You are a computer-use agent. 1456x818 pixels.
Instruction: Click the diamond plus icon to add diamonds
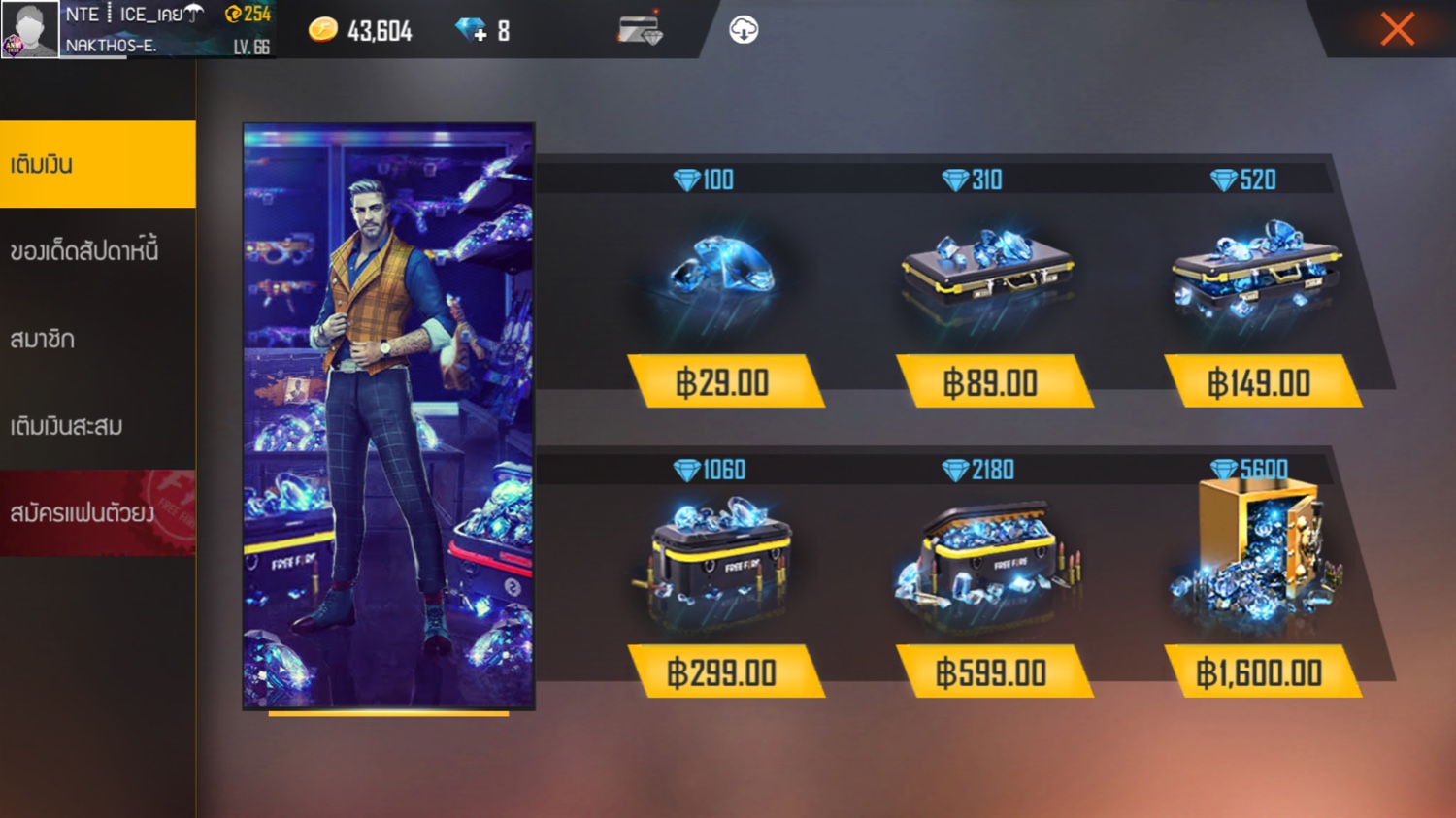(x=472, y=31)
